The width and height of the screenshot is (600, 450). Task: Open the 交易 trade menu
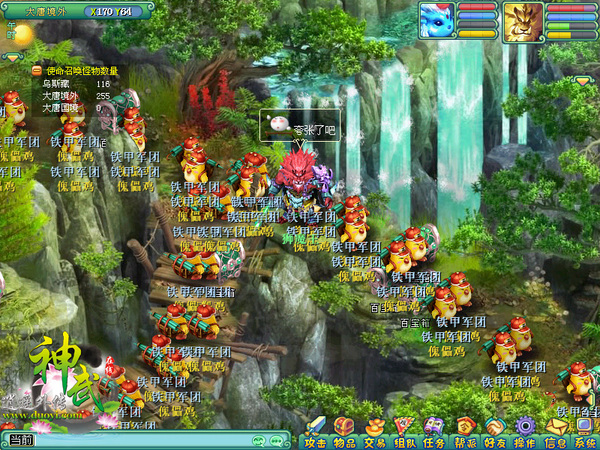tap(374, 431)
